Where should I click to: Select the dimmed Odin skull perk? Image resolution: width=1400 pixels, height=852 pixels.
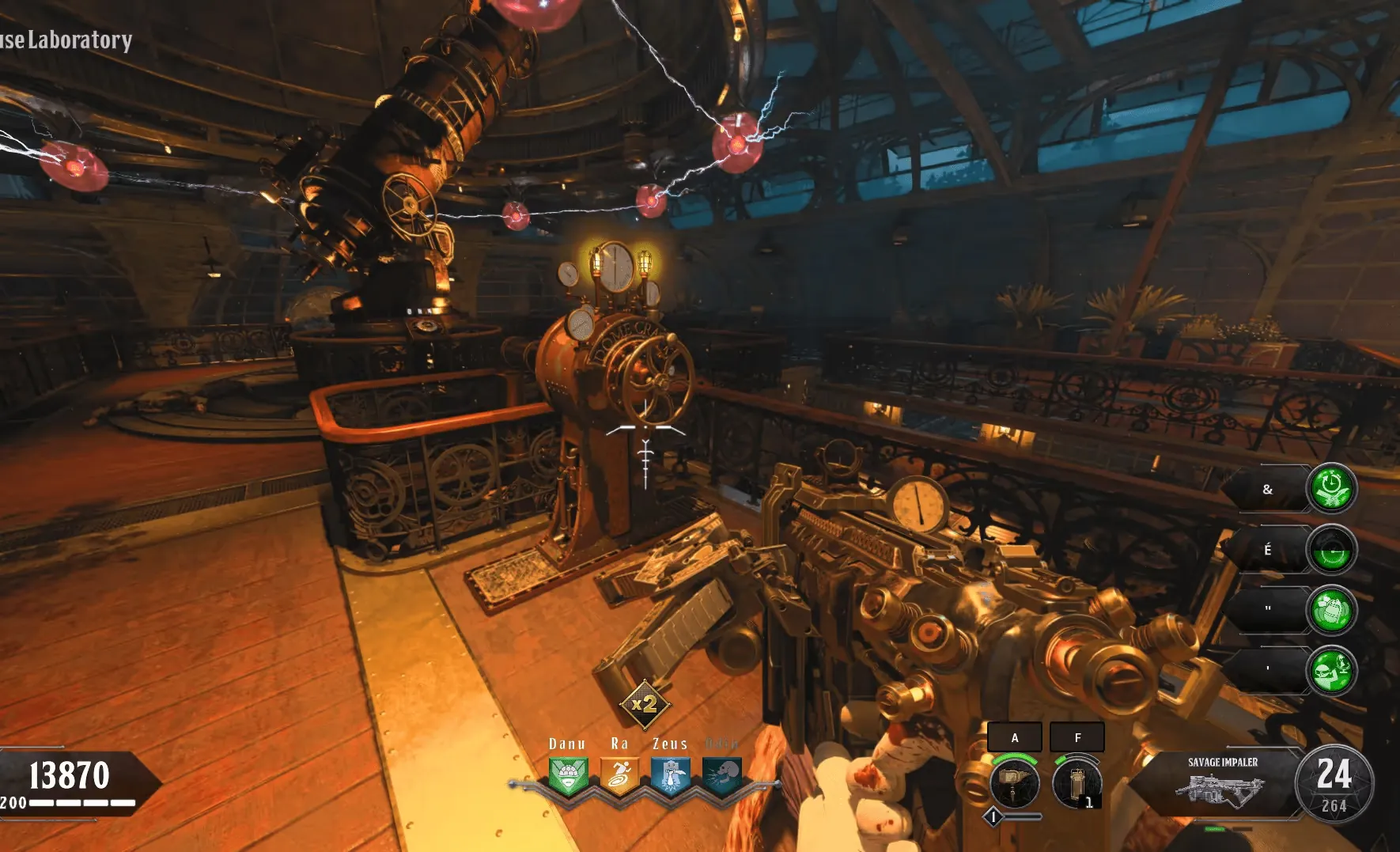click(x=721, y=775)
